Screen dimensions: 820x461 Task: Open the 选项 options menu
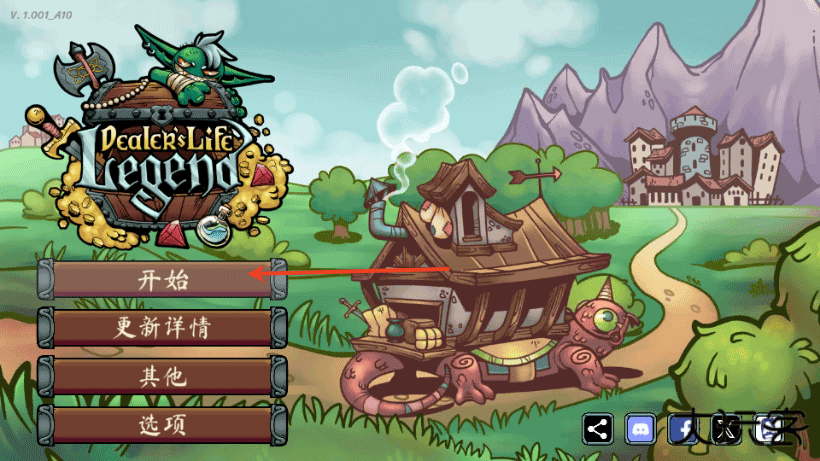[x=162, y=425]
